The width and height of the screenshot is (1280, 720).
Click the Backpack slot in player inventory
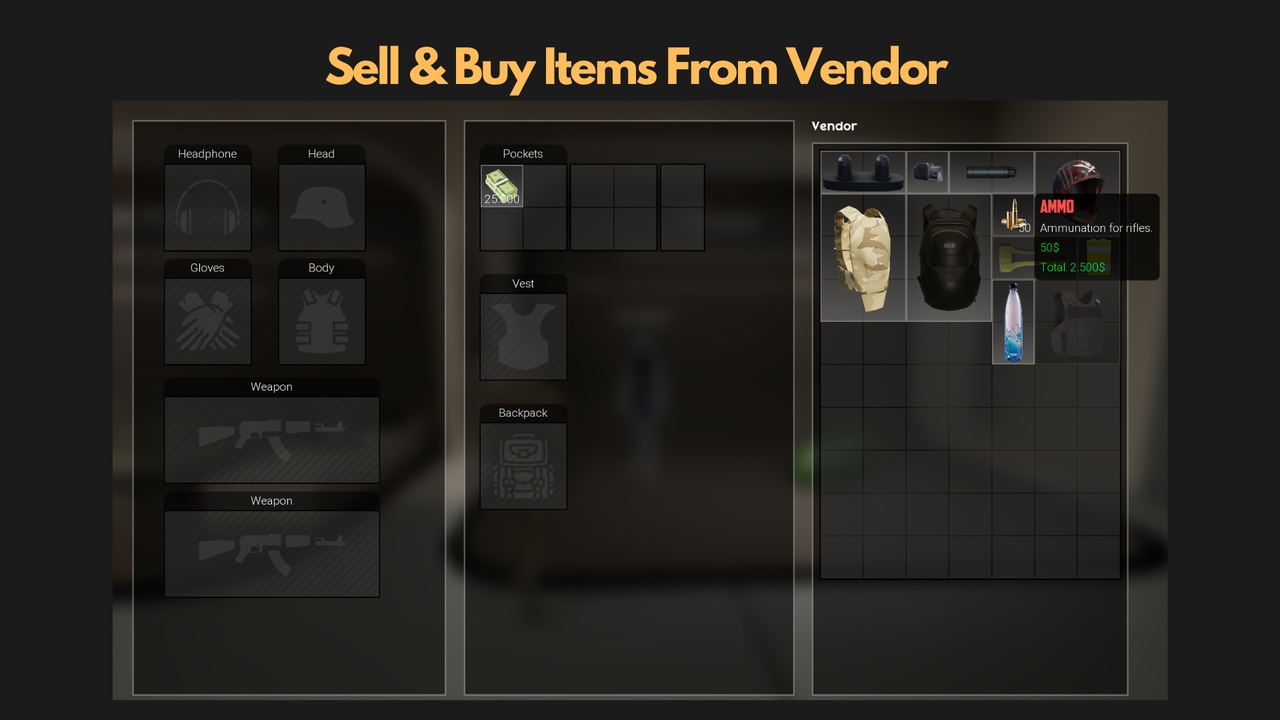coord(523,465)
